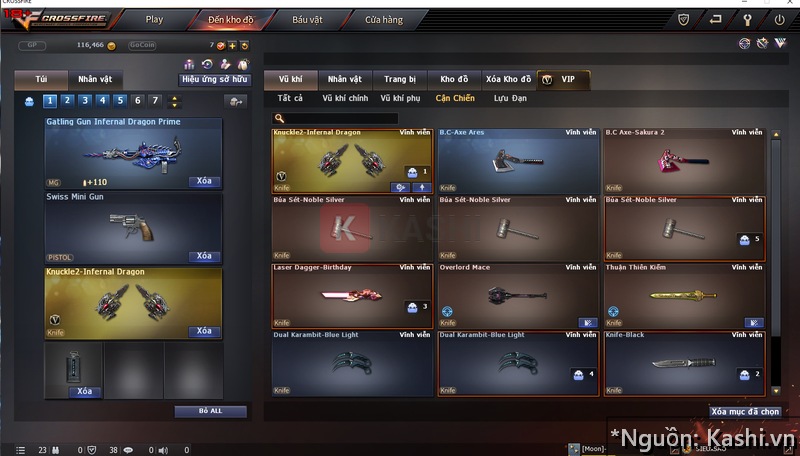Viewport: 800px width, 456px height.
Task: Open the Trang bị storage tab
Action: tap(400, 79)
